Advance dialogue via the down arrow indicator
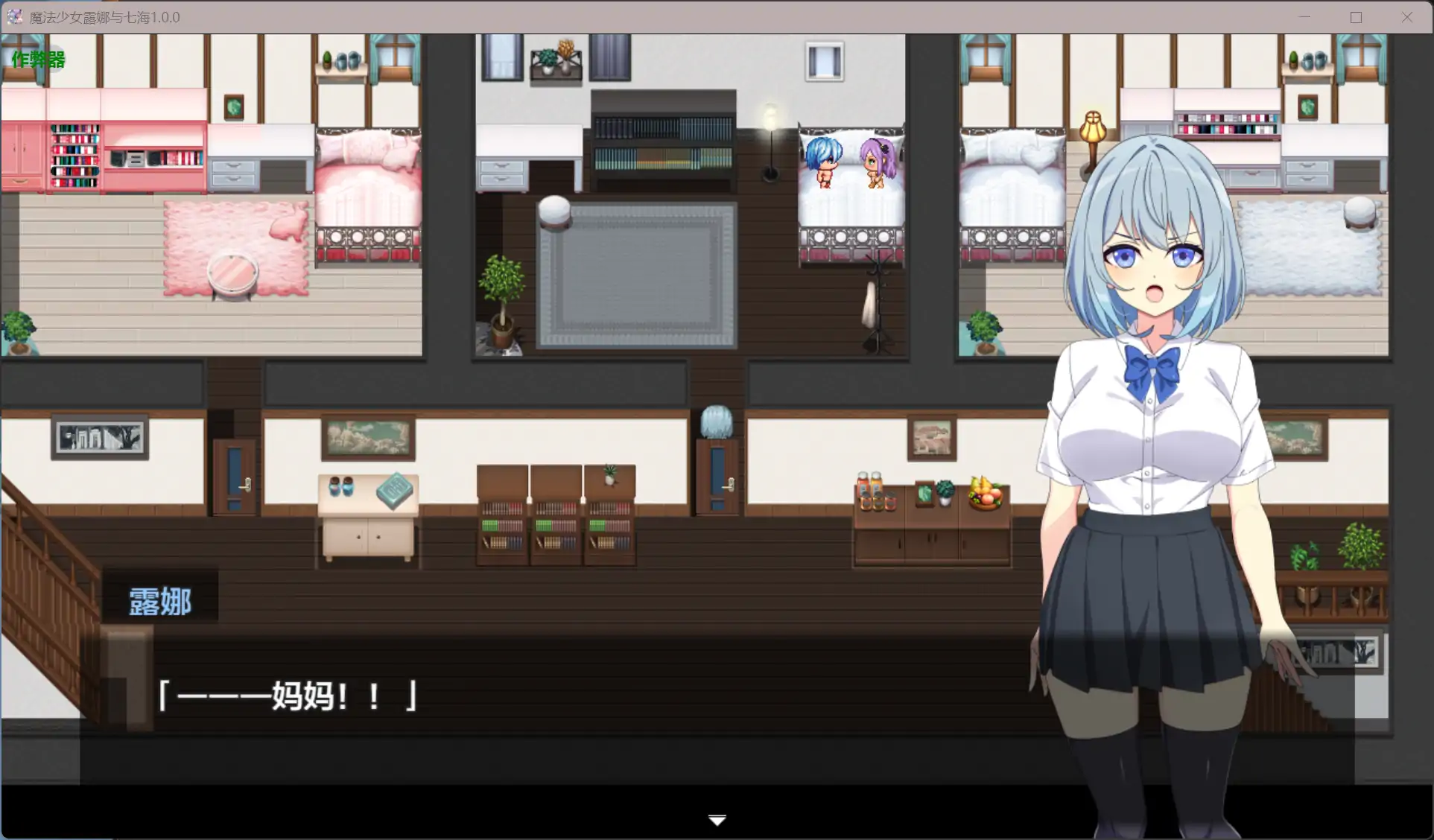Image resolution: width=1434 pixels, height=840 pixels. [x=716, y=819]
